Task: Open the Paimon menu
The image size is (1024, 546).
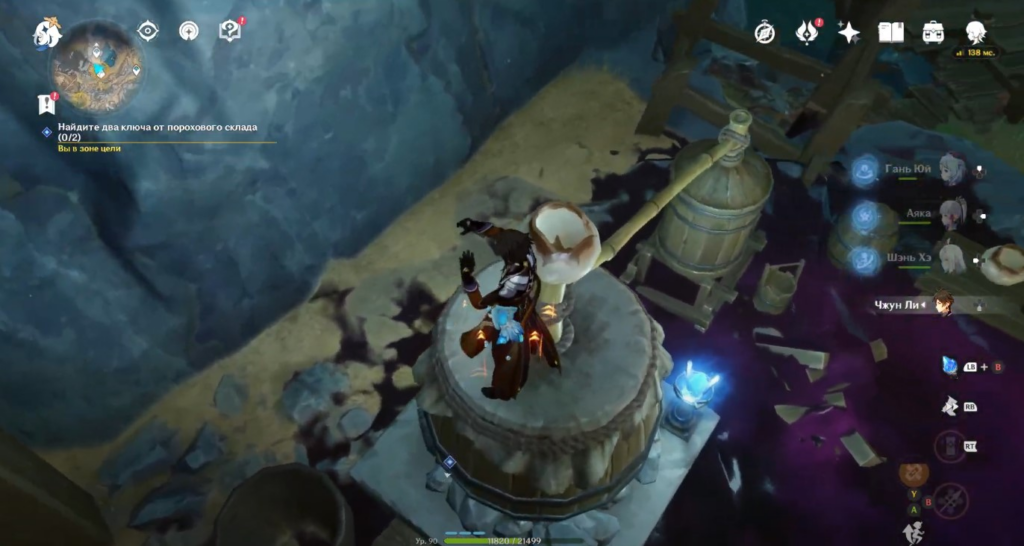Action: click(47, 33)
